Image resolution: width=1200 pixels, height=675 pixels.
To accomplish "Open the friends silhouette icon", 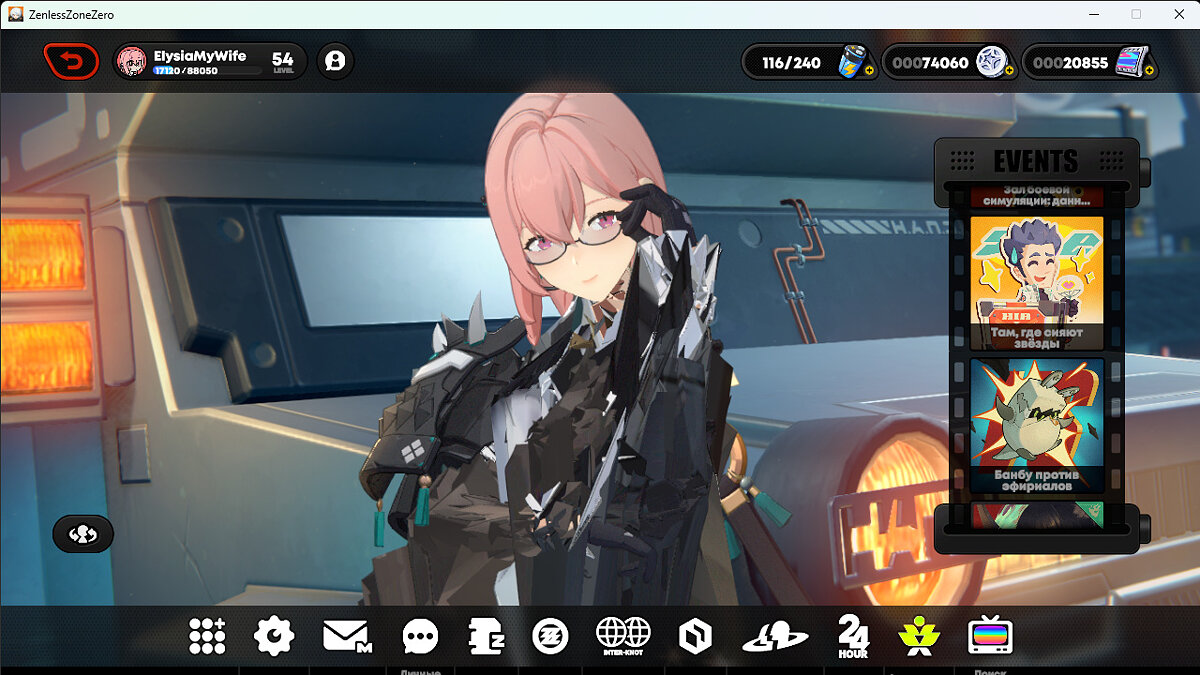I will (335, 62).
